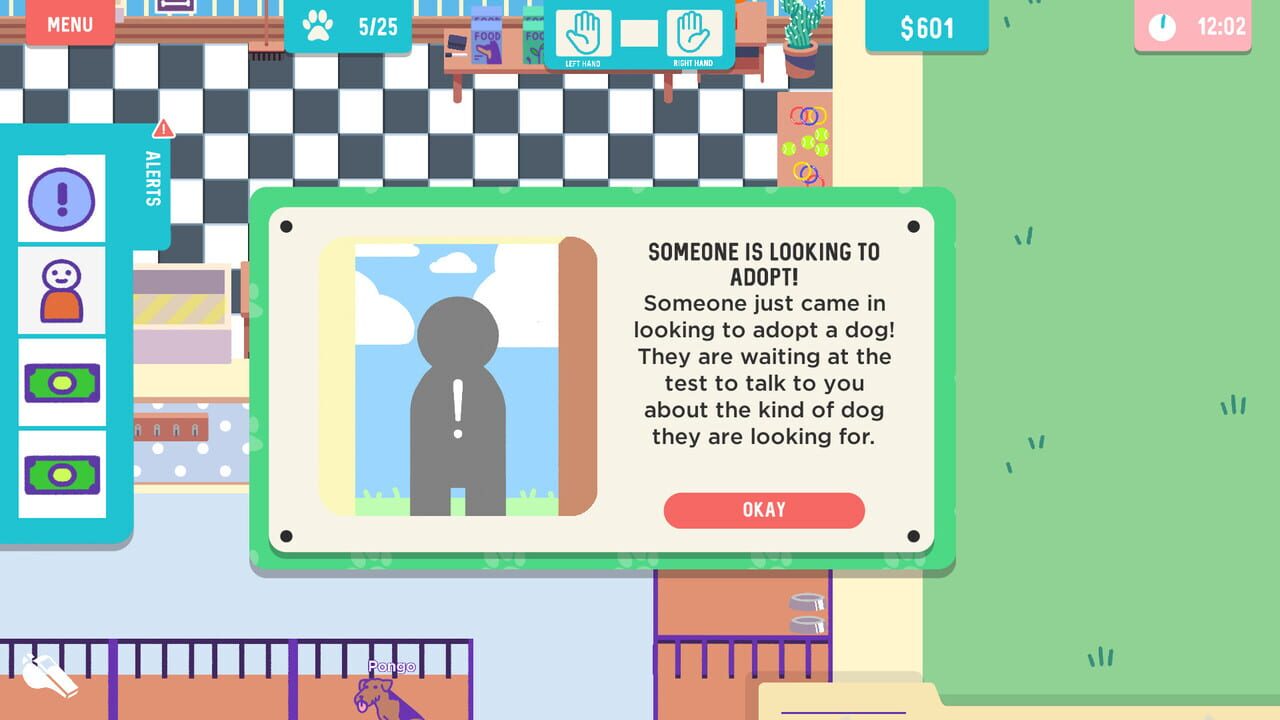Click the first money alert
The height and width of the screenshot is (720, 1280).
click(x=63, y=381)
